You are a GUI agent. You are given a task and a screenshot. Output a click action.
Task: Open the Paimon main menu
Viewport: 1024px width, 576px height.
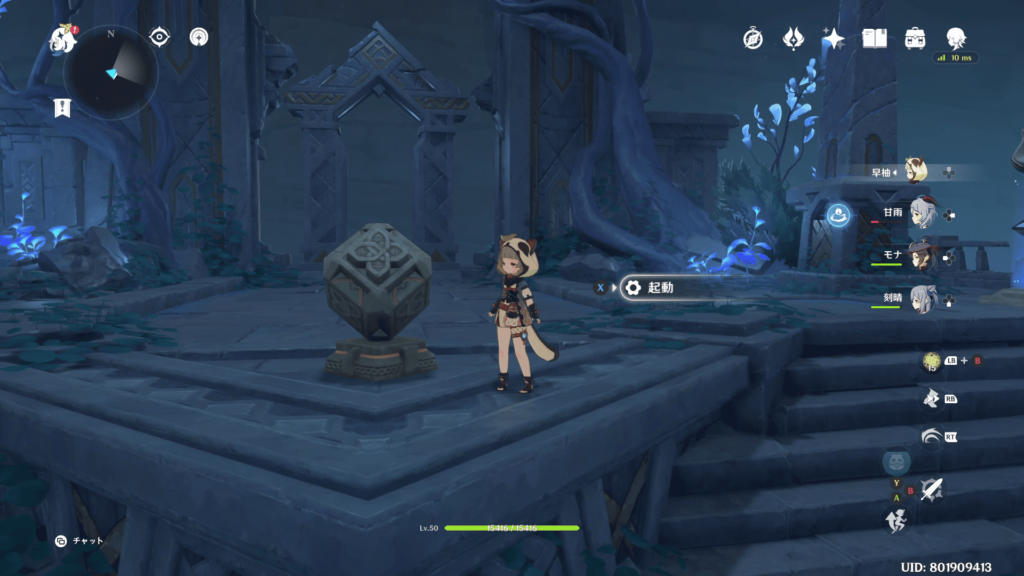[x=64, y=39]
